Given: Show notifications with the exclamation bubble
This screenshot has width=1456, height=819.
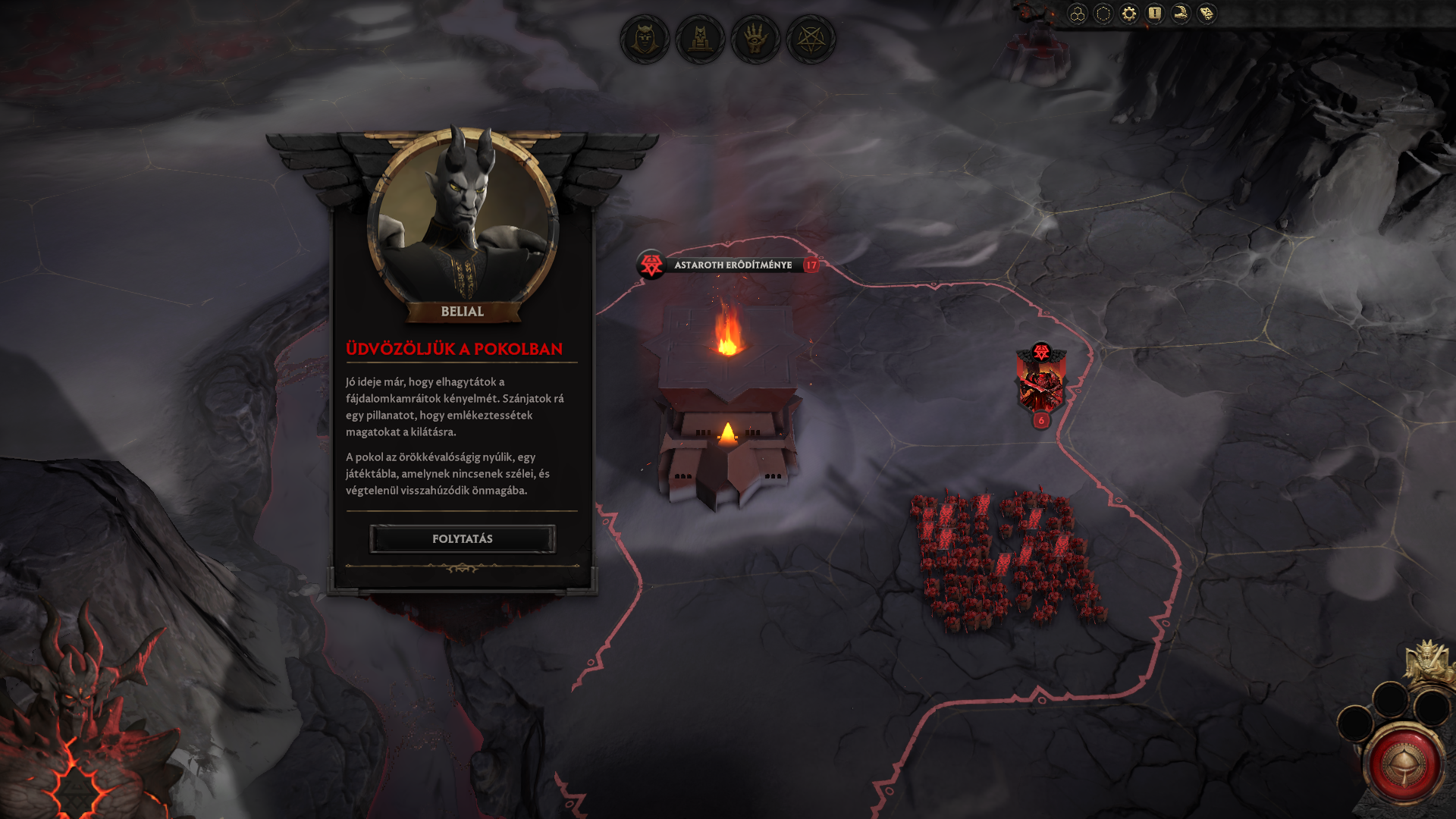Looking at the screenshot, I should (1155, 14).
